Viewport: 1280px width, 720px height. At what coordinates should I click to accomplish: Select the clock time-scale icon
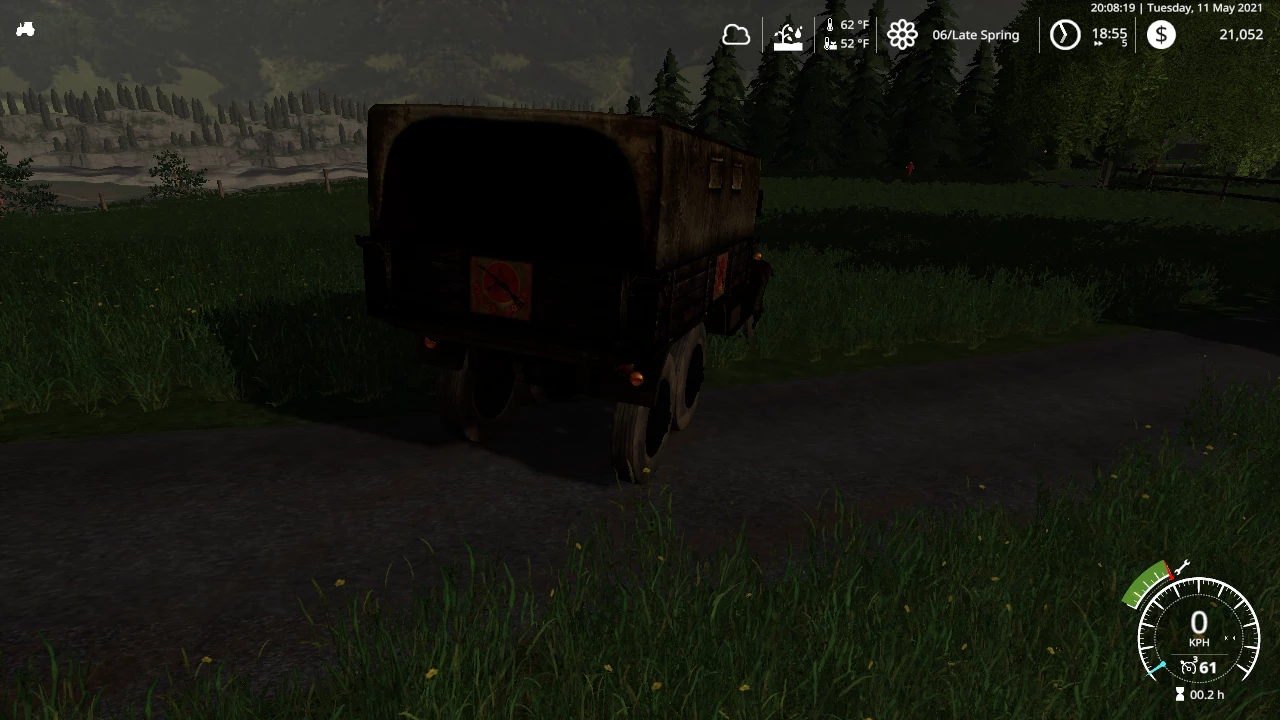pos(1065,36)
